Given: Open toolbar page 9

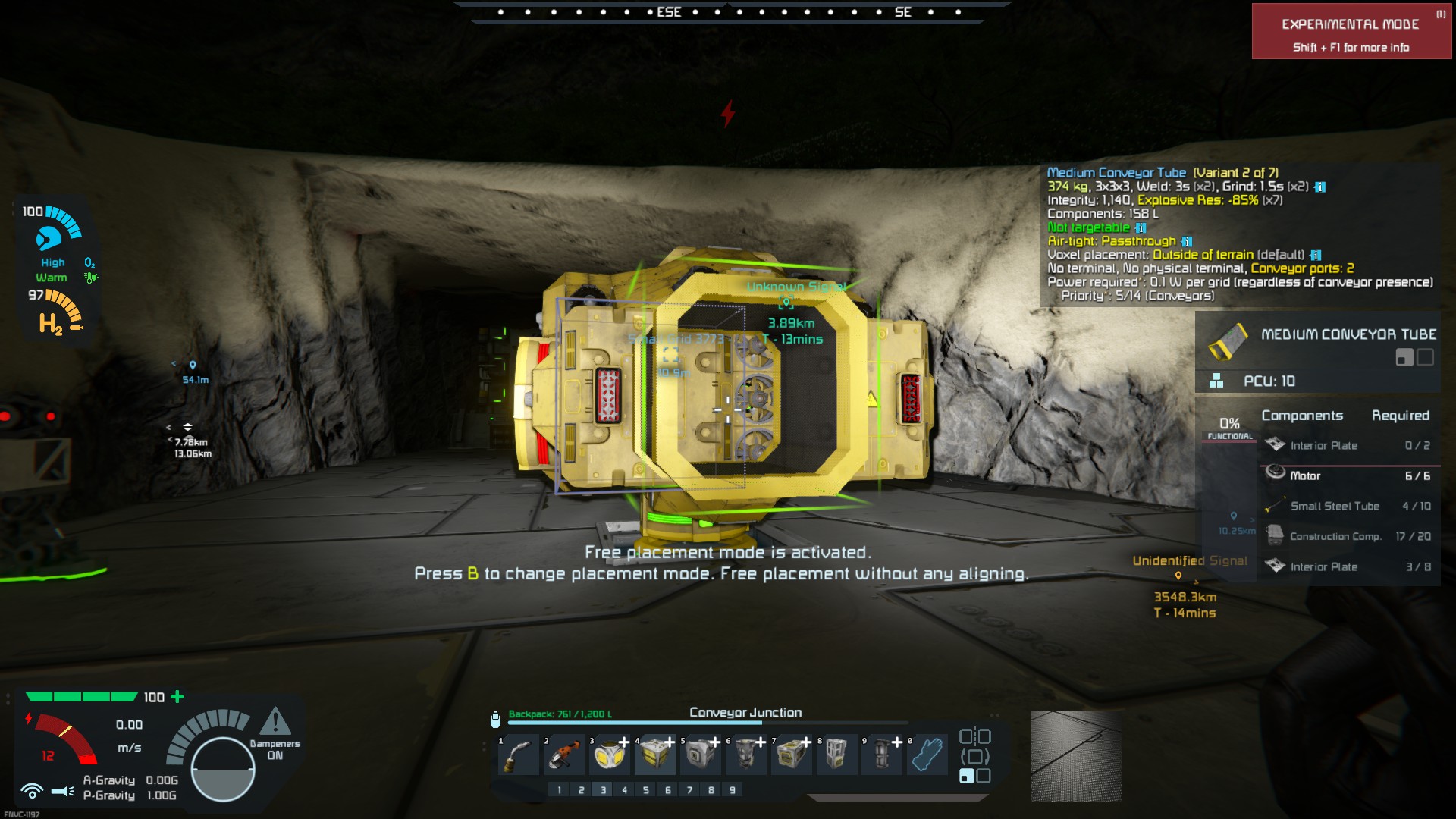Looking at the screenshot, I should [733, 790].
